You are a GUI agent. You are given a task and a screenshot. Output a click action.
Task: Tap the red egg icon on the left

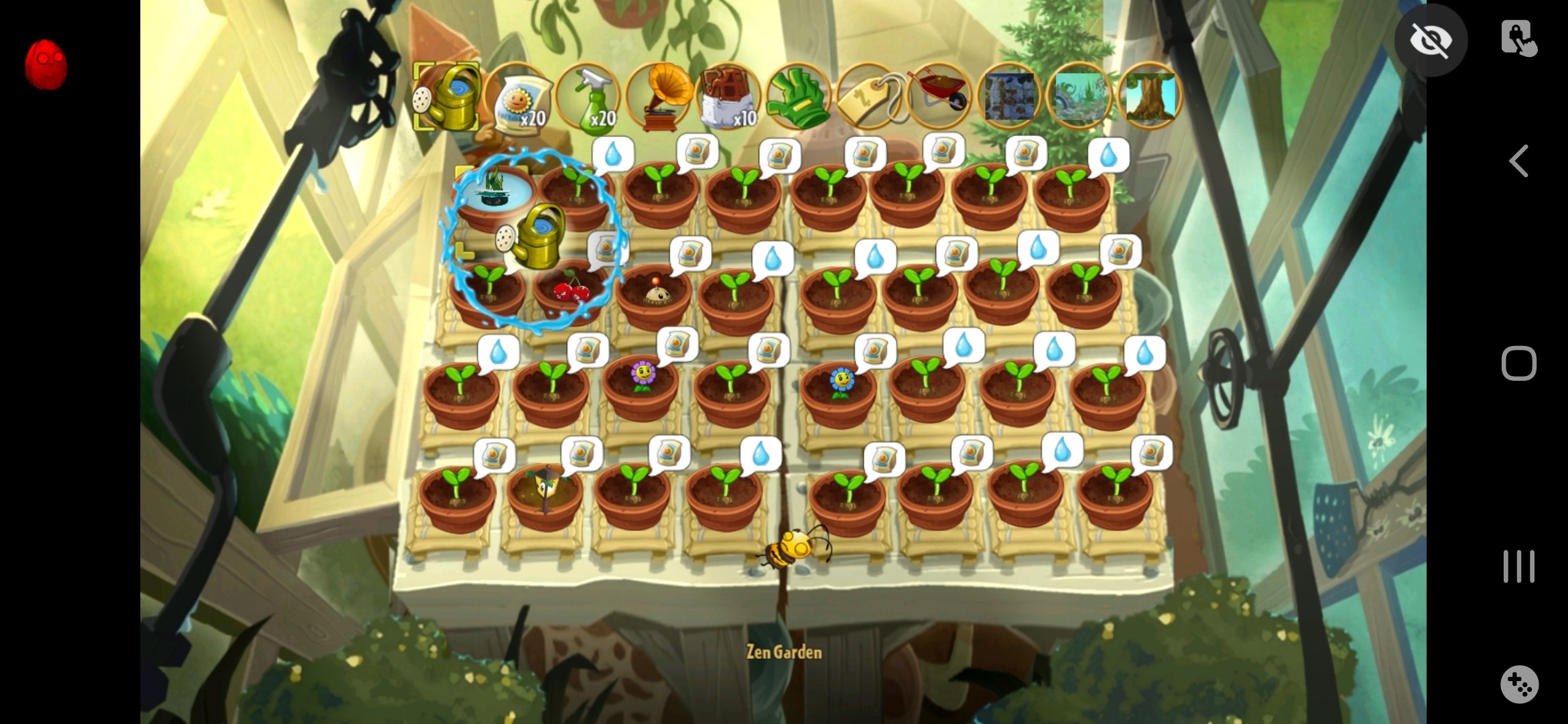(46, 64)
